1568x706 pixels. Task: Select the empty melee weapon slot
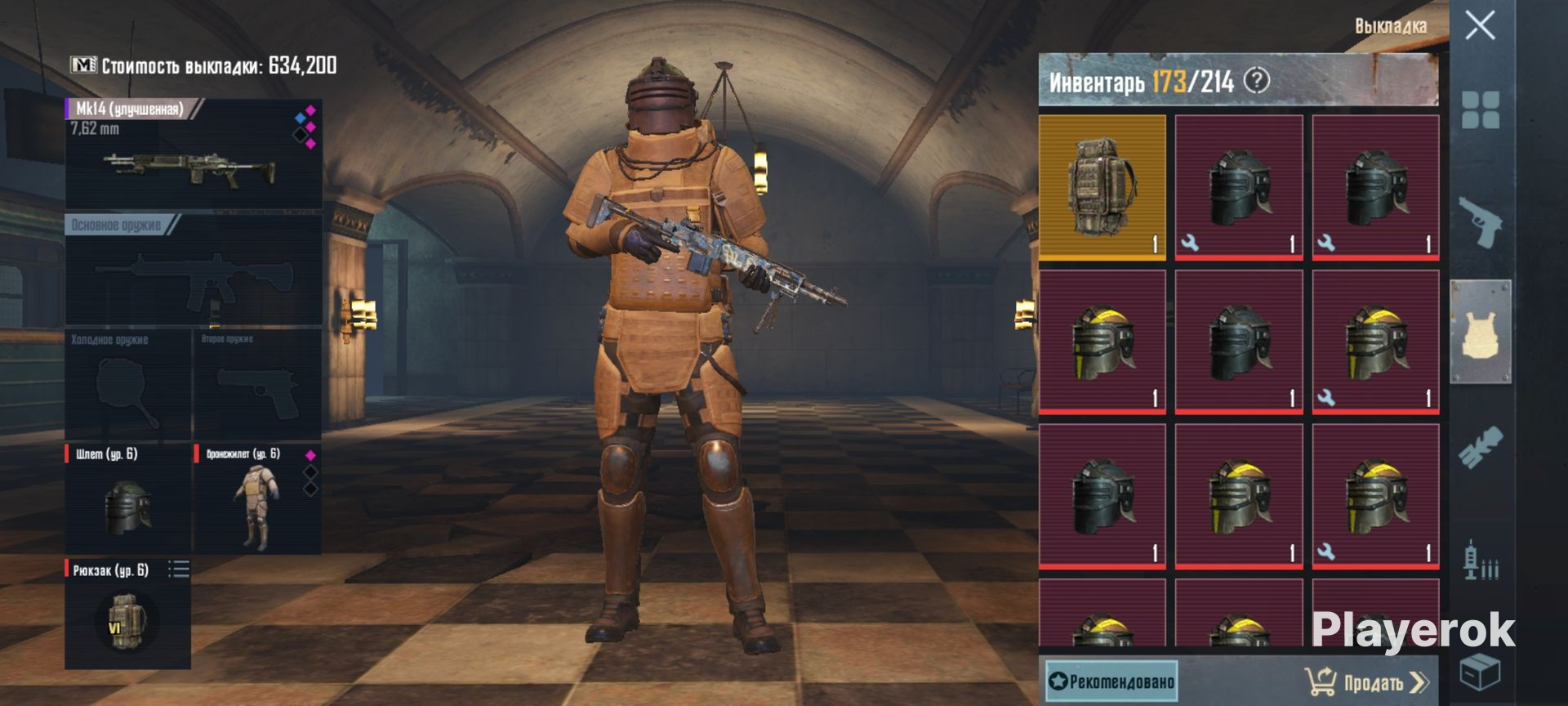pyautogui.click(x=127, y=385)
